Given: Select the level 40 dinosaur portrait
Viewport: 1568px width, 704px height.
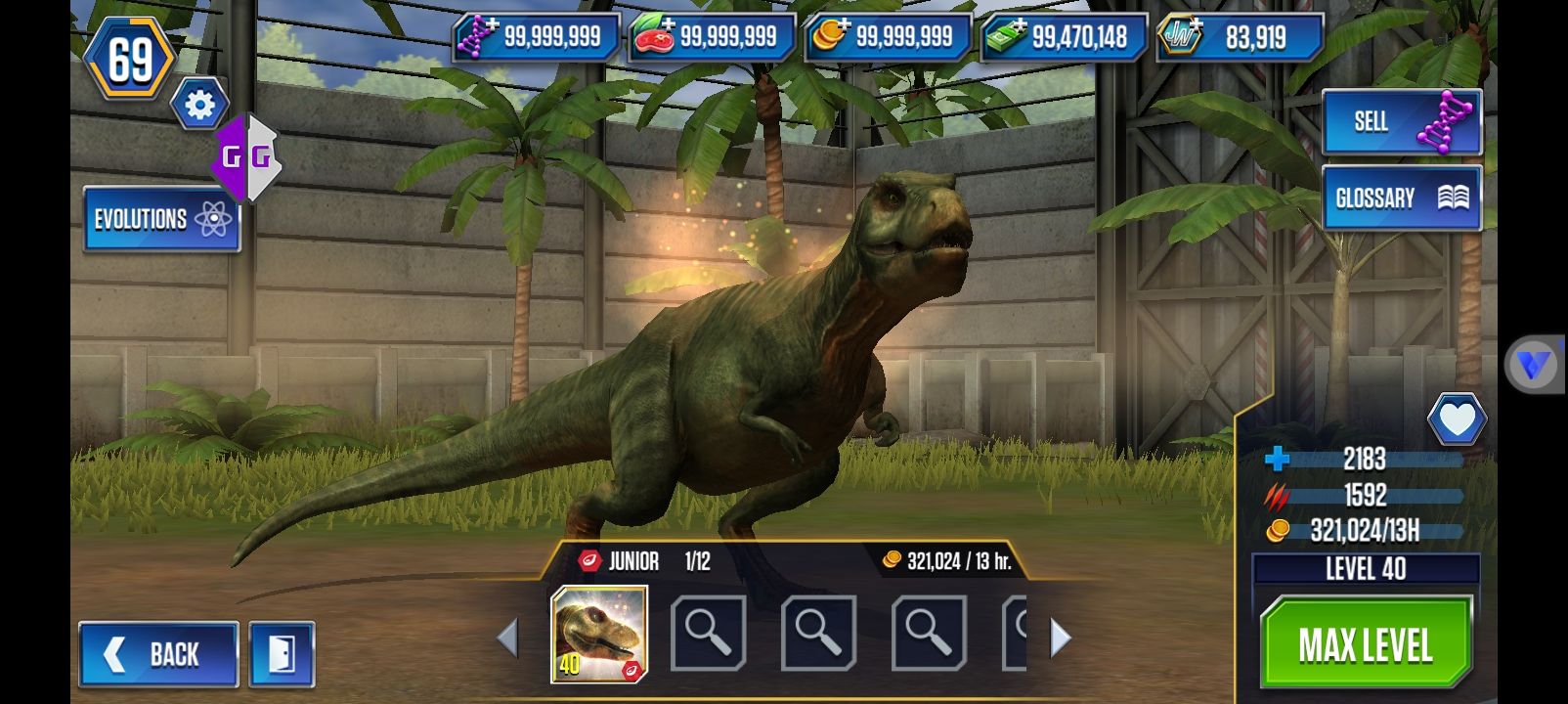Looking at the screenshot, I should point(599,634).
